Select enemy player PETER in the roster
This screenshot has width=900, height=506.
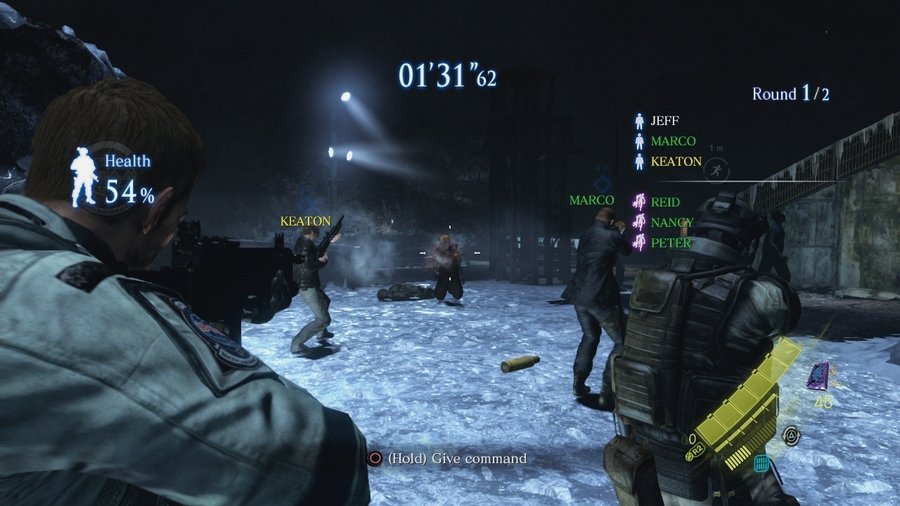point(670,242)
